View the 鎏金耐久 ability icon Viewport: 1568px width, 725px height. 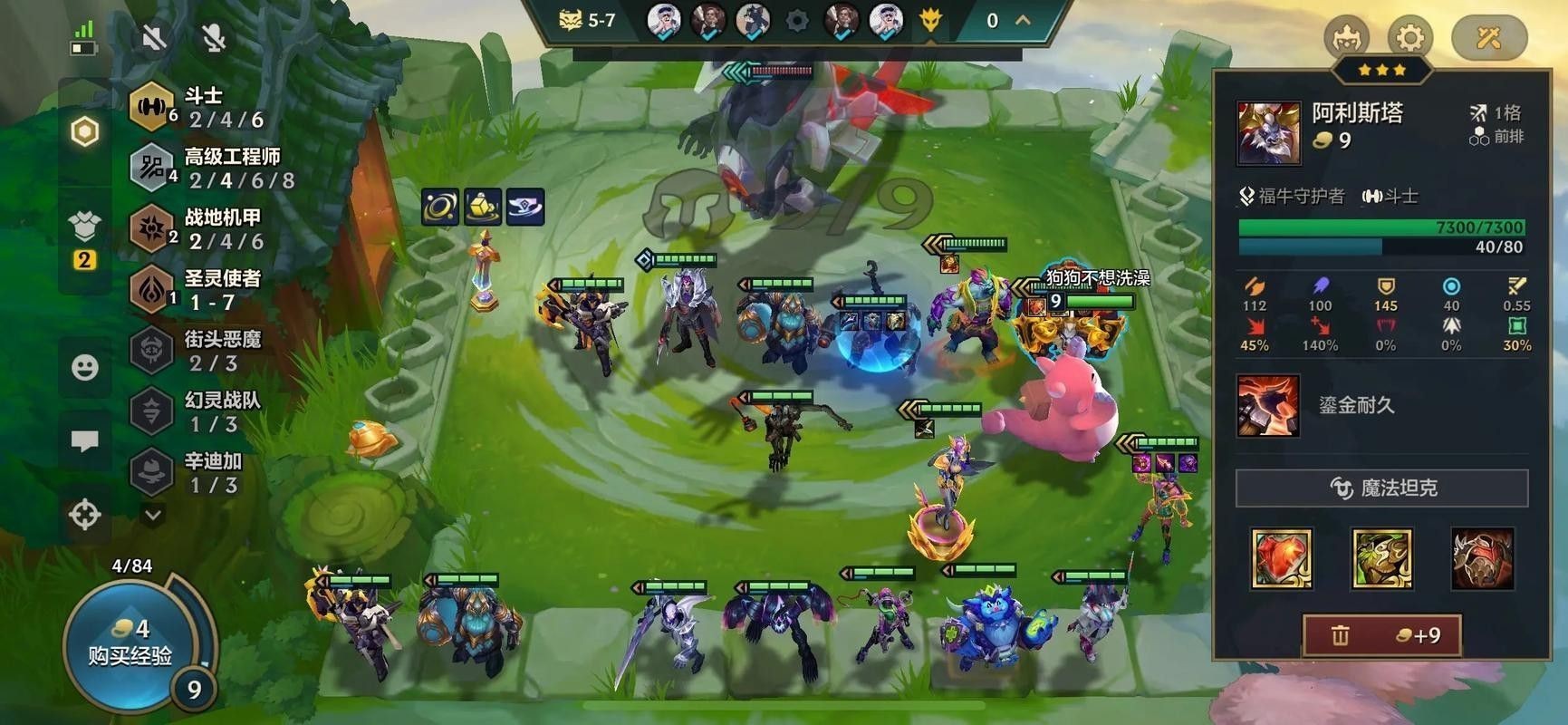1267,405
